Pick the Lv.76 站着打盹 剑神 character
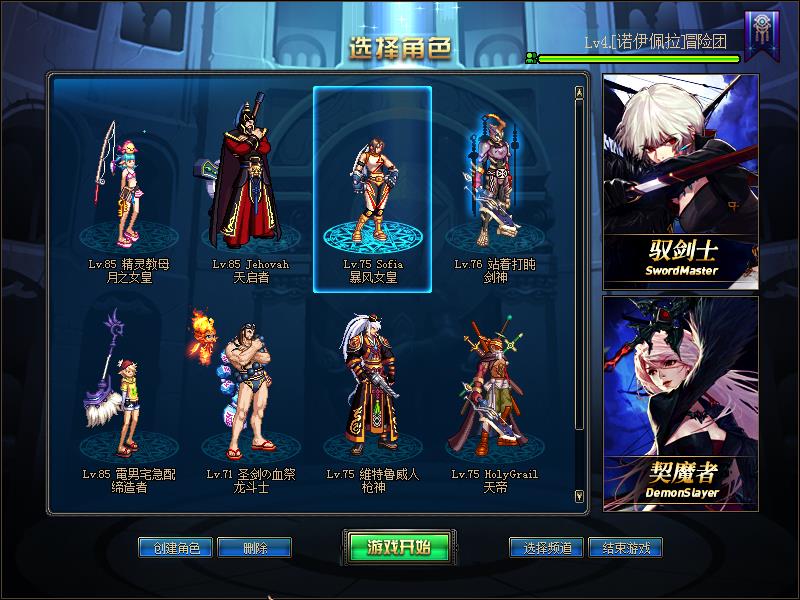The image size is (800, 600). [x=495, y=190]
